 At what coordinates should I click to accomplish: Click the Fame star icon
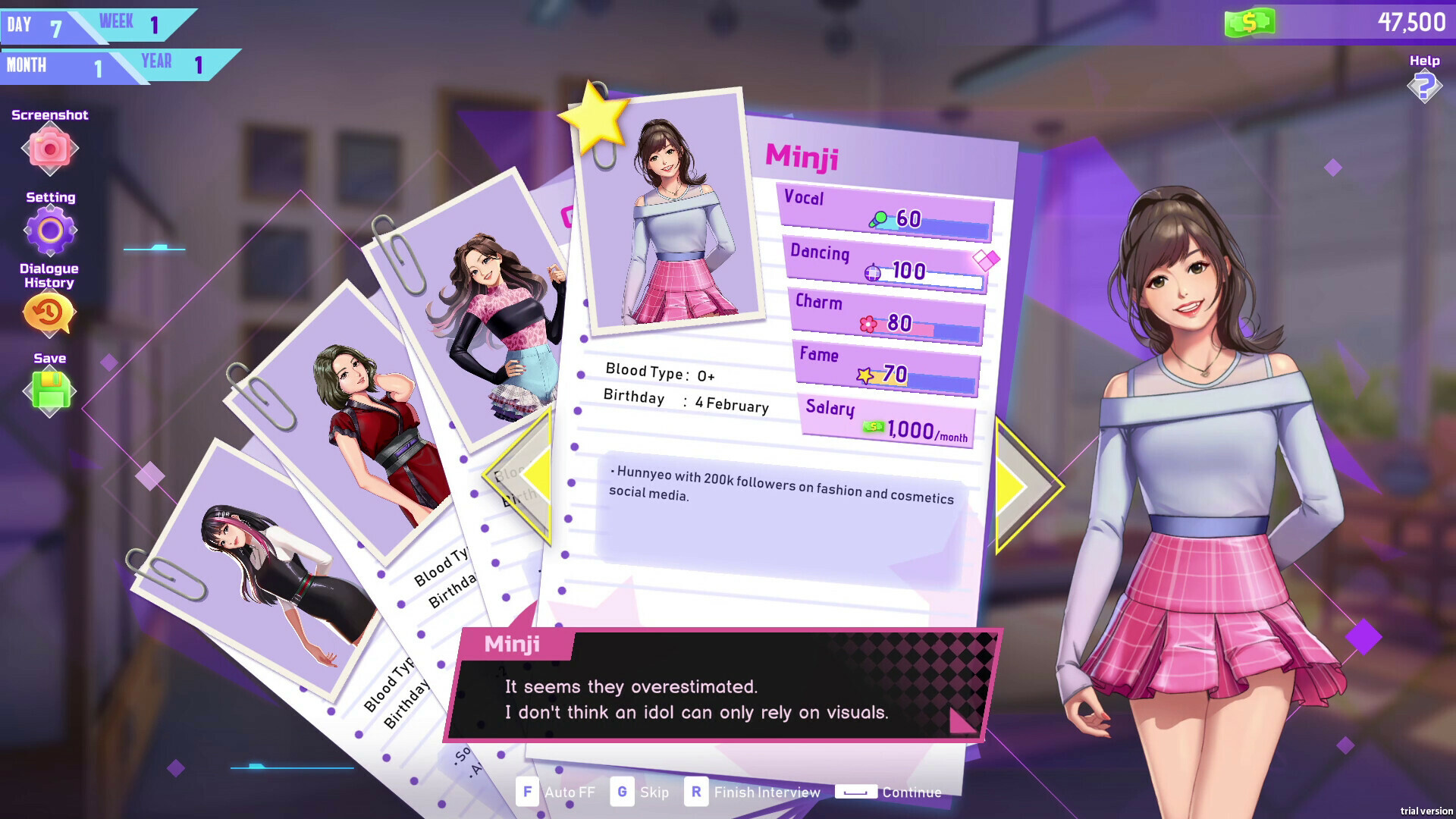click(866, 374)
